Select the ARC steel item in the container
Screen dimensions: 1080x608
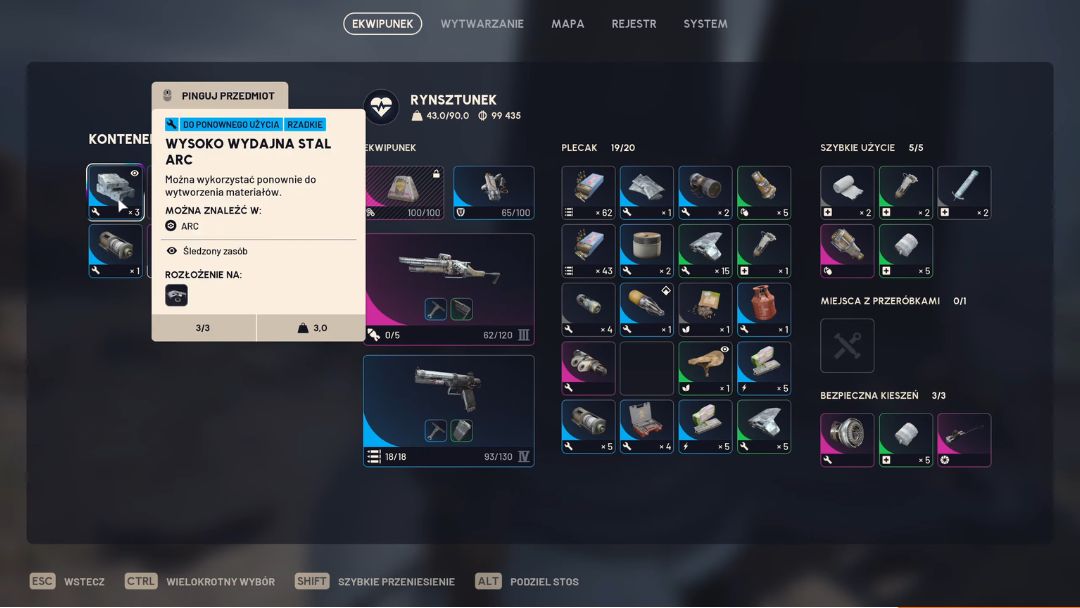point(115,192)
